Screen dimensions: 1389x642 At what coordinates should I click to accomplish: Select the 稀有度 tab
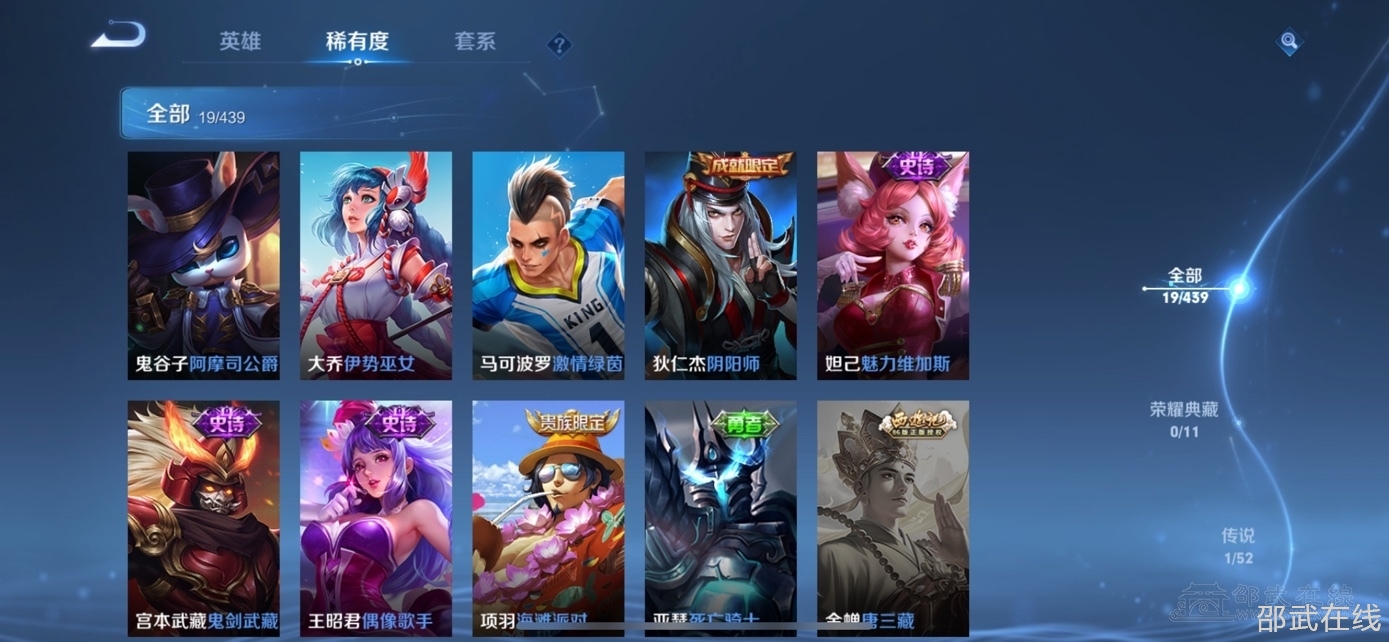click(x=357, y=42)
